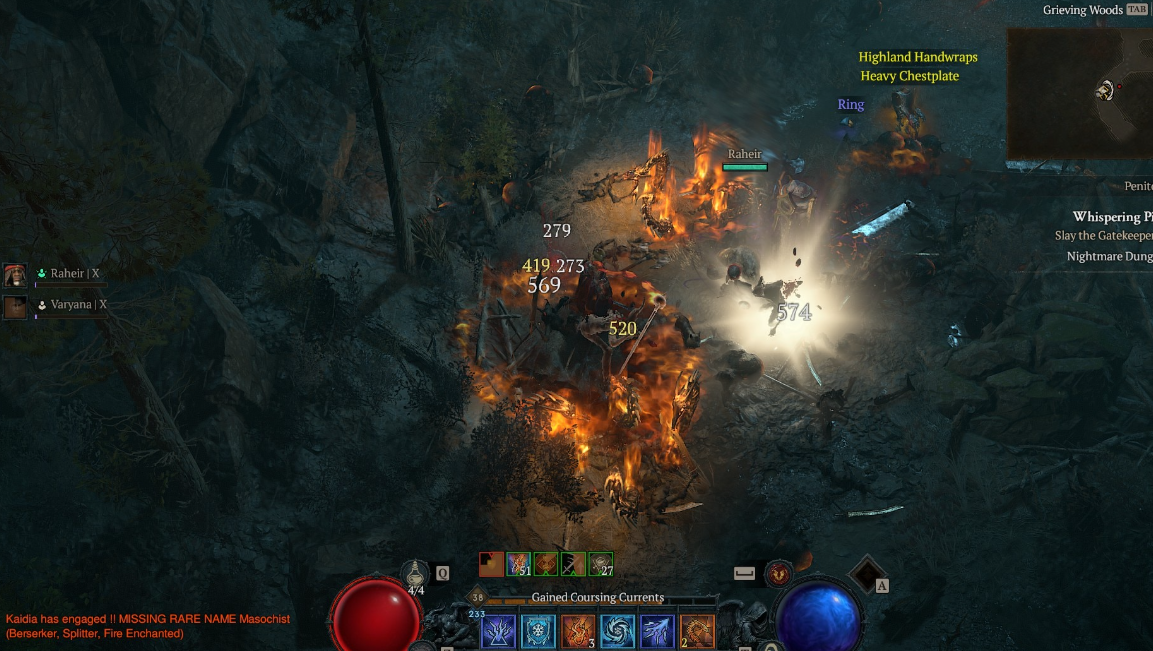The height and width of the screenshot is (651, 1153).
Task: Select Varyana's party portrait
Action: click(15, 306)
